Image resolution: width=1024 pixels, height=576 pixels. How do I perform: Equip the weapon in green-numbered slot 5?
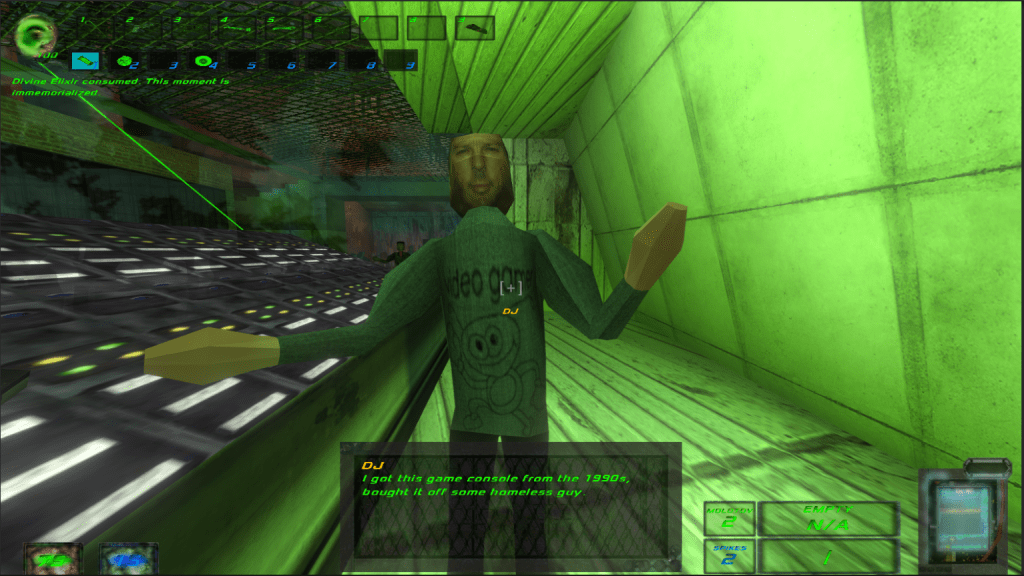point(284,28)
